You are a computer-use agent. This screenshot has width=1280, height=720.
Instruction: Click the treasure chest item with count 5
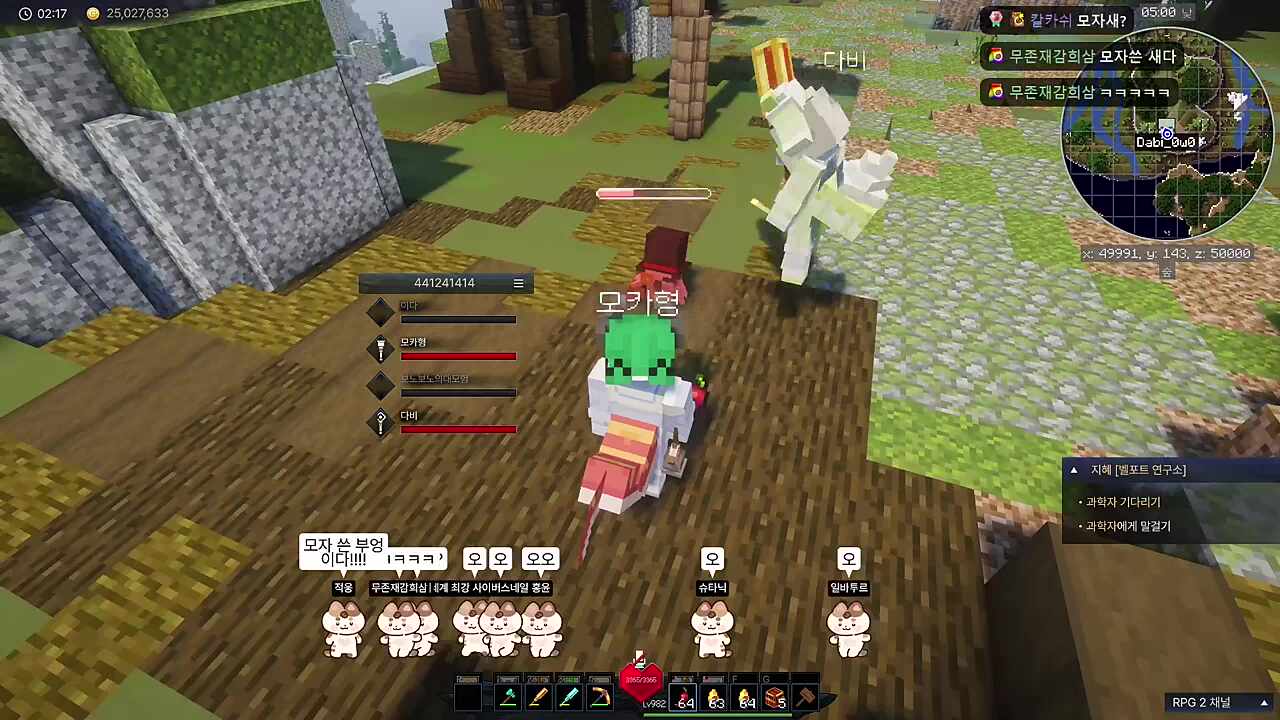(x=775, y=697)
